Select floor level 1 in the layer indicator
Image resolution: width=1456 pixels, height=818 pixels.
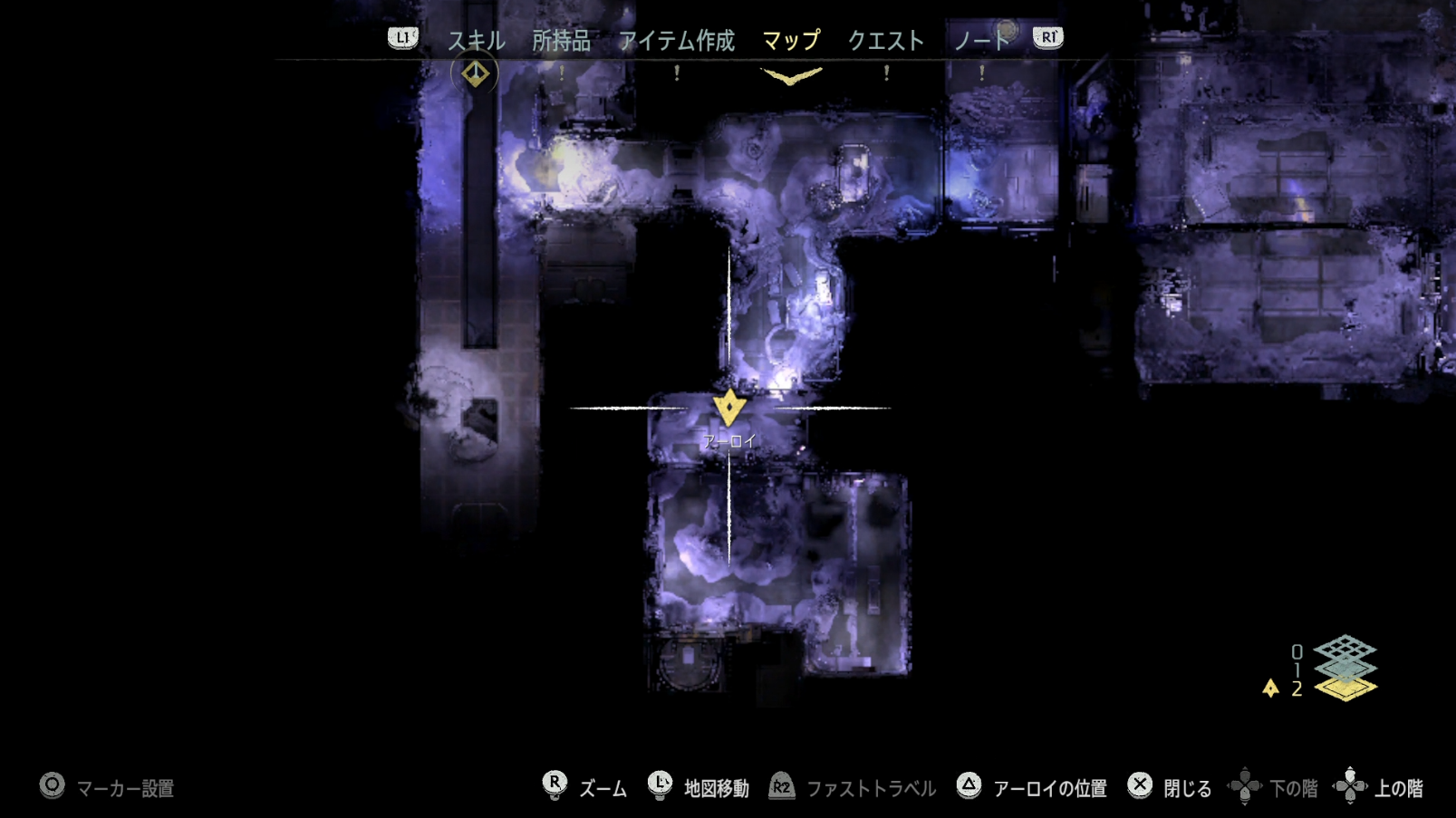(1345, 670)
